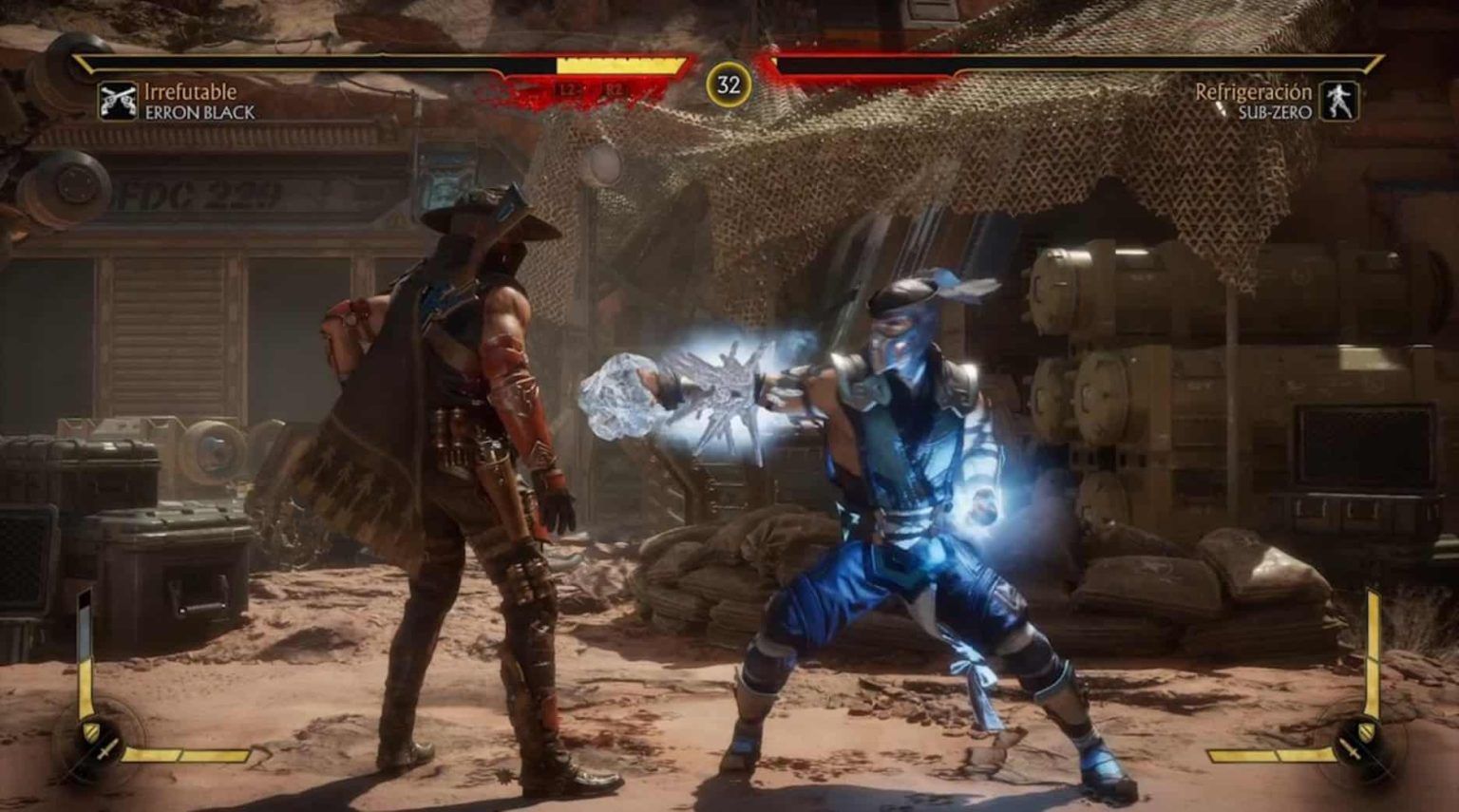Click the round timer medallion icon
Viewport: 1459px width, 812px height.
[729, 84]
